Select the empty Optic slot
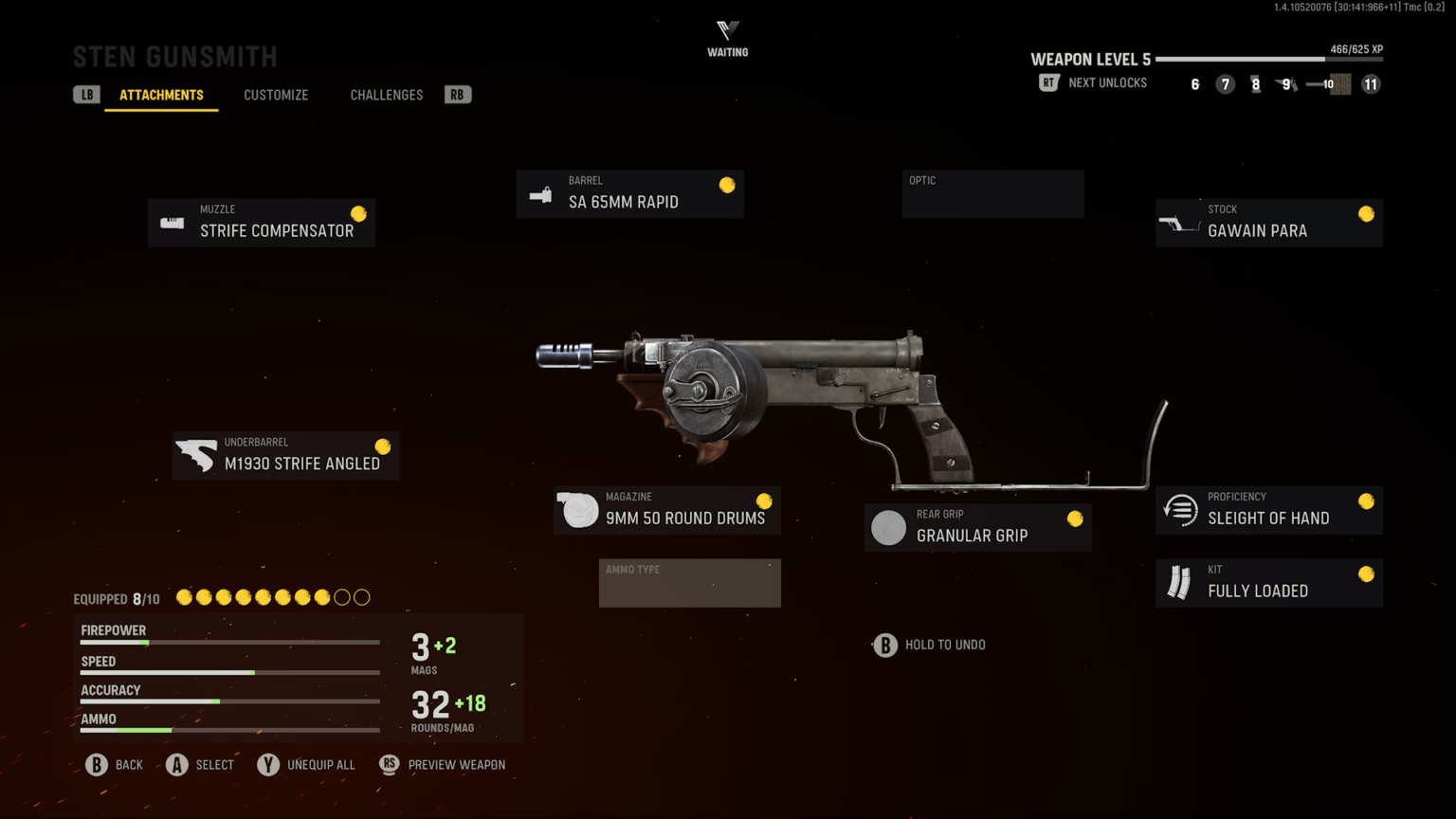 click(x=992, y=193)
